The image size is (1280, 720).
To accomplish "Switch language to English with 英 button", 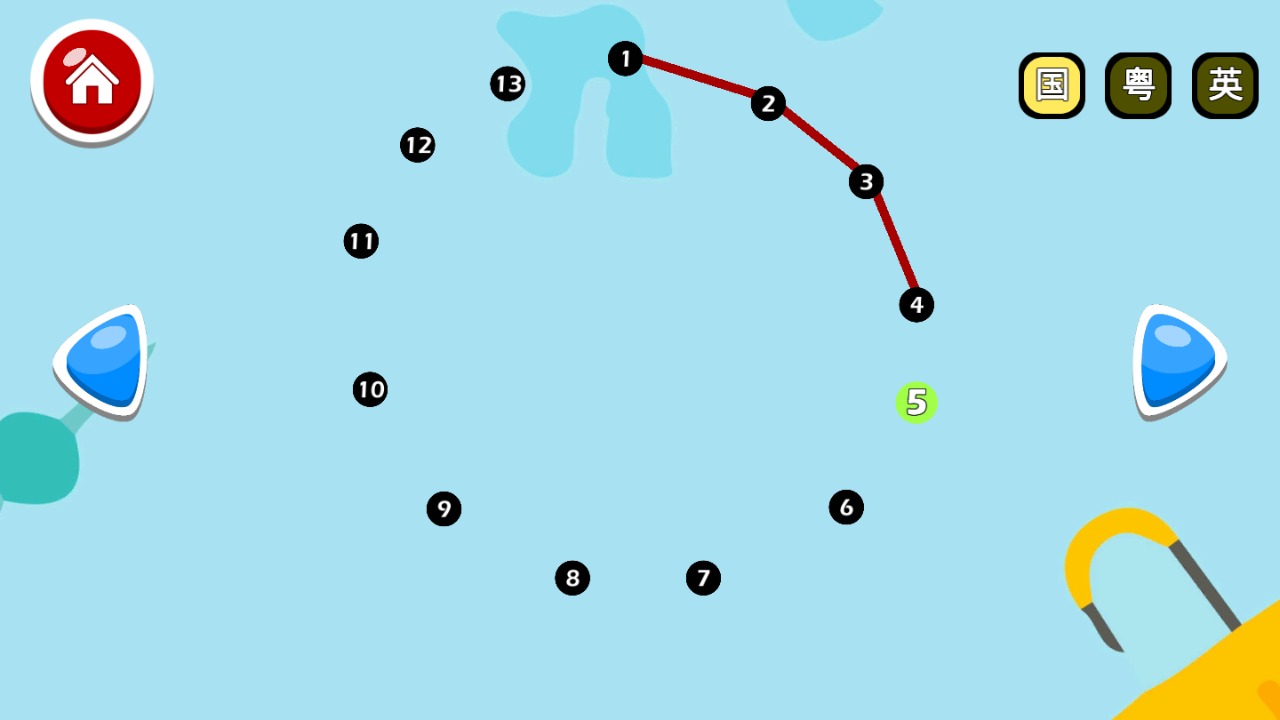I will [x=1225, y=86].
